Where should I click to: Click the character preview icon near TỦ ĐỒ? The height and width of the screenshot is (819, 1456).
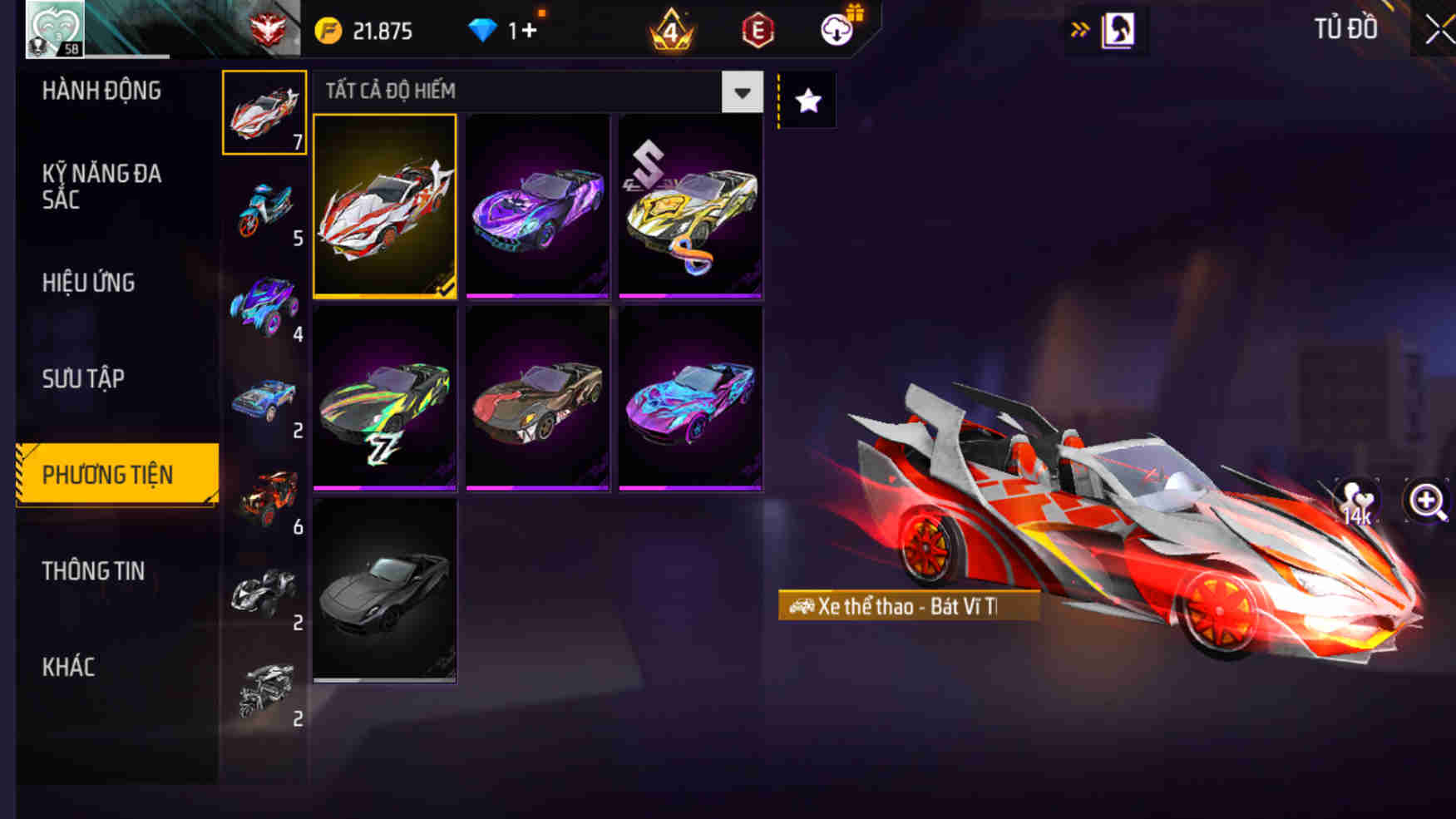pyautogui.click(x=1118, y=27)
